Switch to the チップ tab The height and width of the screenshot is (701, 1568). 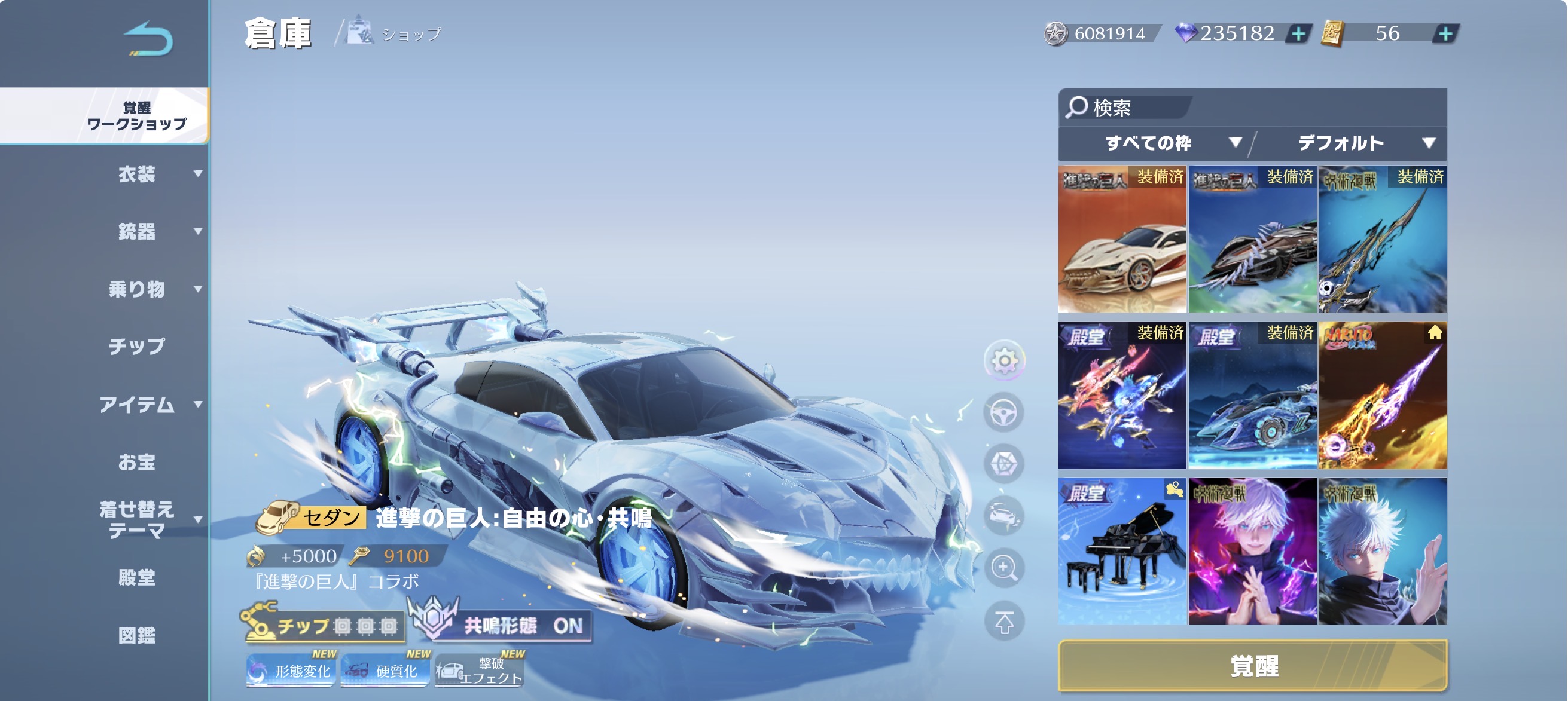click(137, 346)
